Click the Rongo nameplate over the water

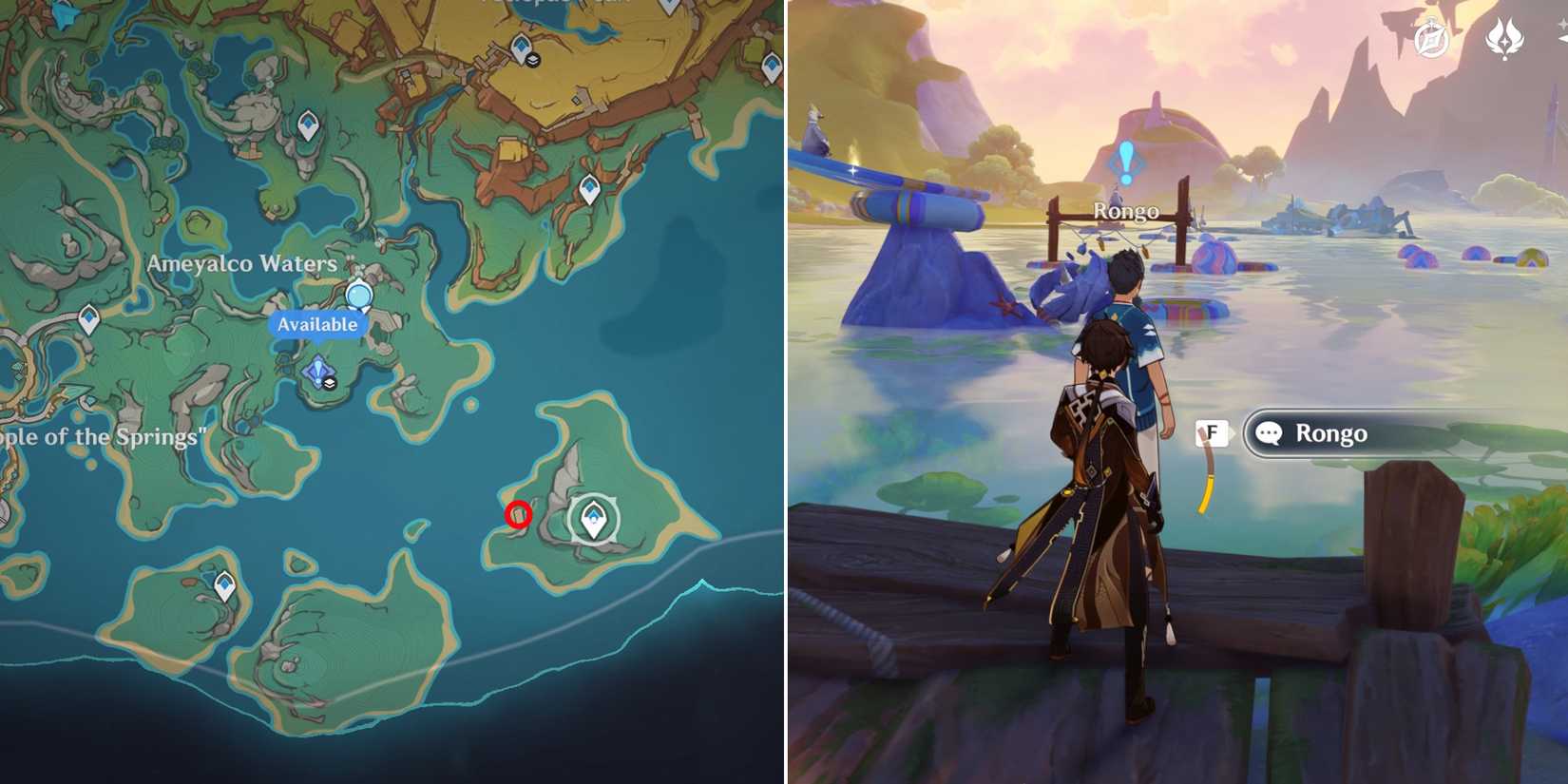tap(1126, 211)
